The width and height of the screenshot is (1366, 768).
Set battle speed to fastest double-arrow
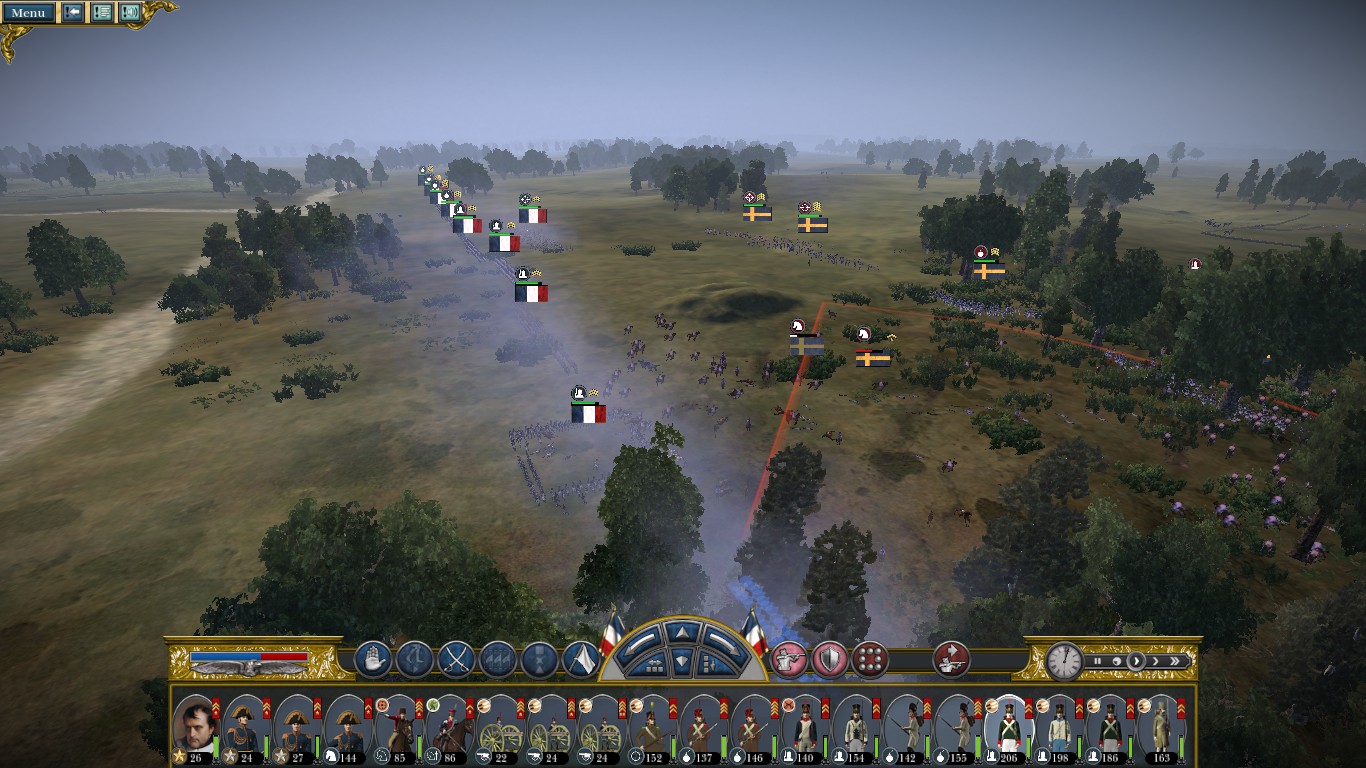[x=1177, y=661]
